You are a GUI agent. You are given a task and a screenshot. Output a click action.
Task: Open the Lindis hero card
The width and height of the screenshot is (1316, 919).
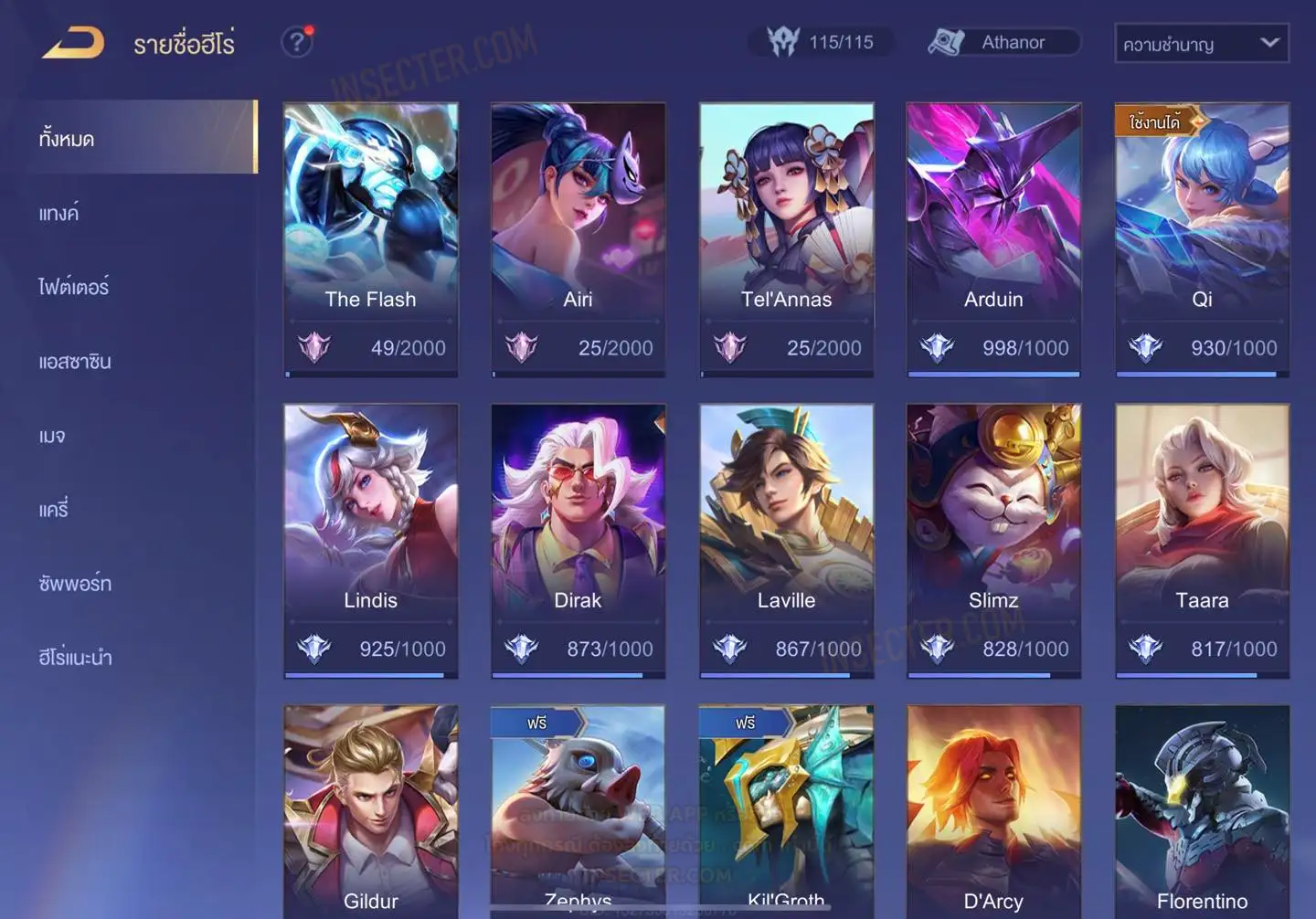tap(370, 539)
